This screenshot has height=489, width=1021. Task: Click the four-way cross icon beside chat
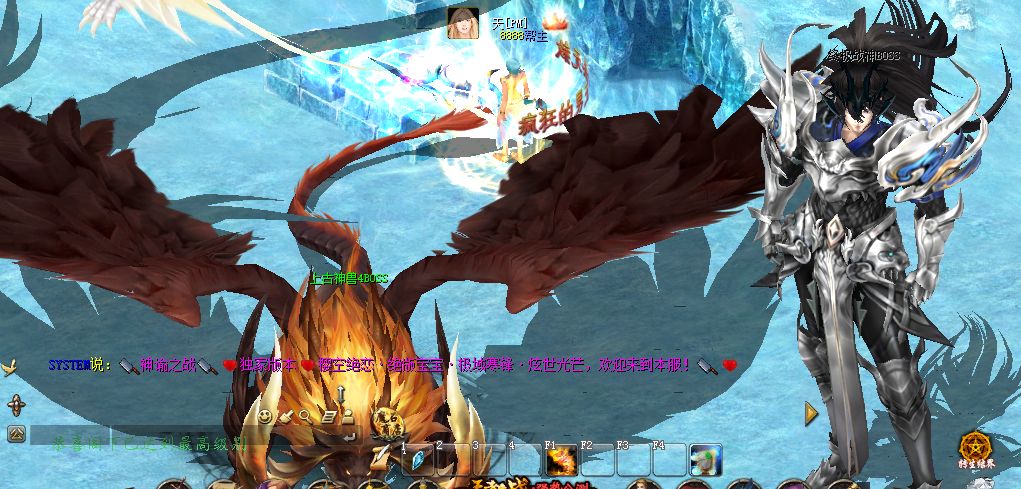pyautogui.click(x=16, y=405)
